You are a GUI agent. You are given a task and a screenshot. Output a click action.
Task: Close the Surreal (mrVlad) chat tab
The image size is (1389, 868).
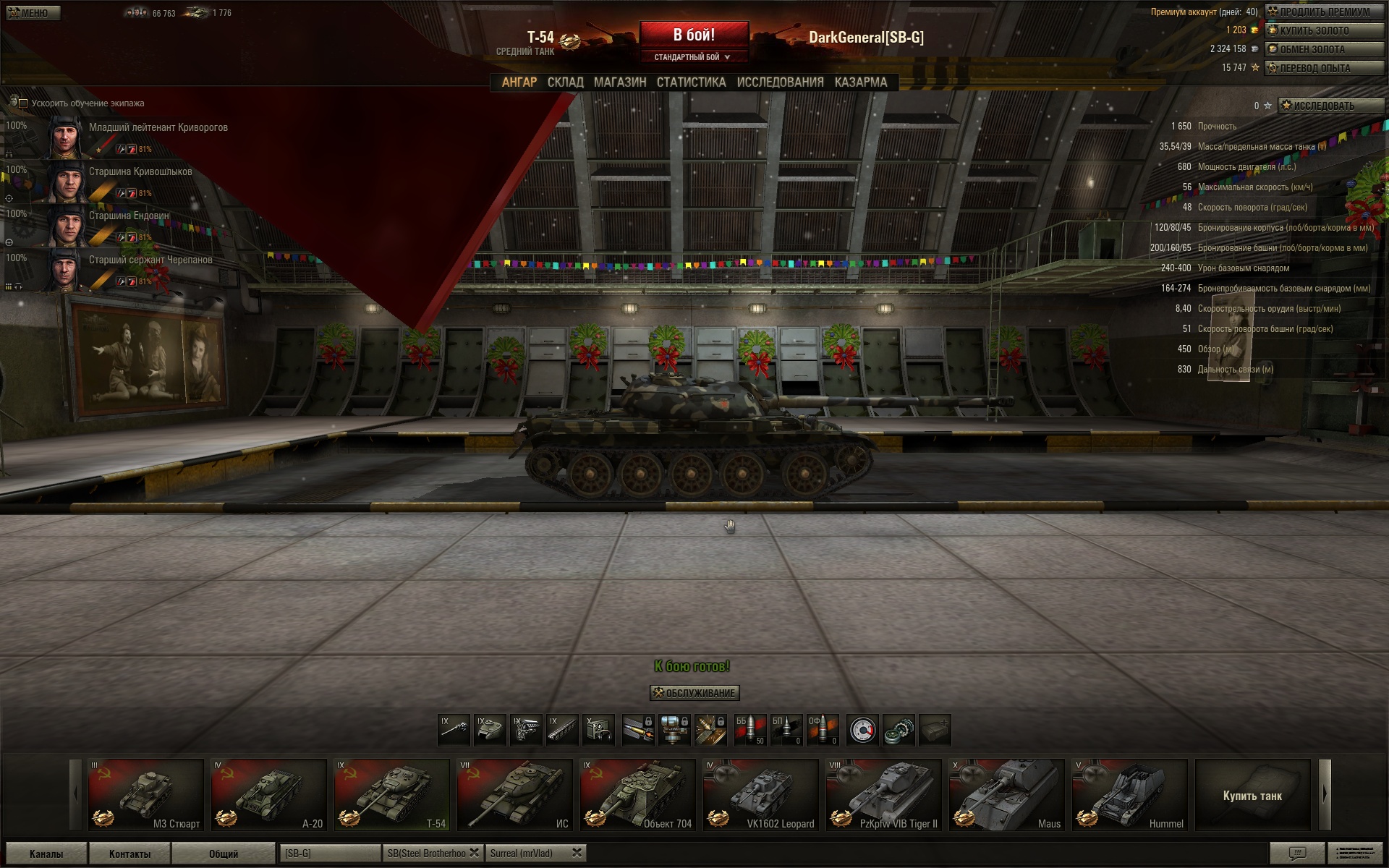tap(577, 853)
